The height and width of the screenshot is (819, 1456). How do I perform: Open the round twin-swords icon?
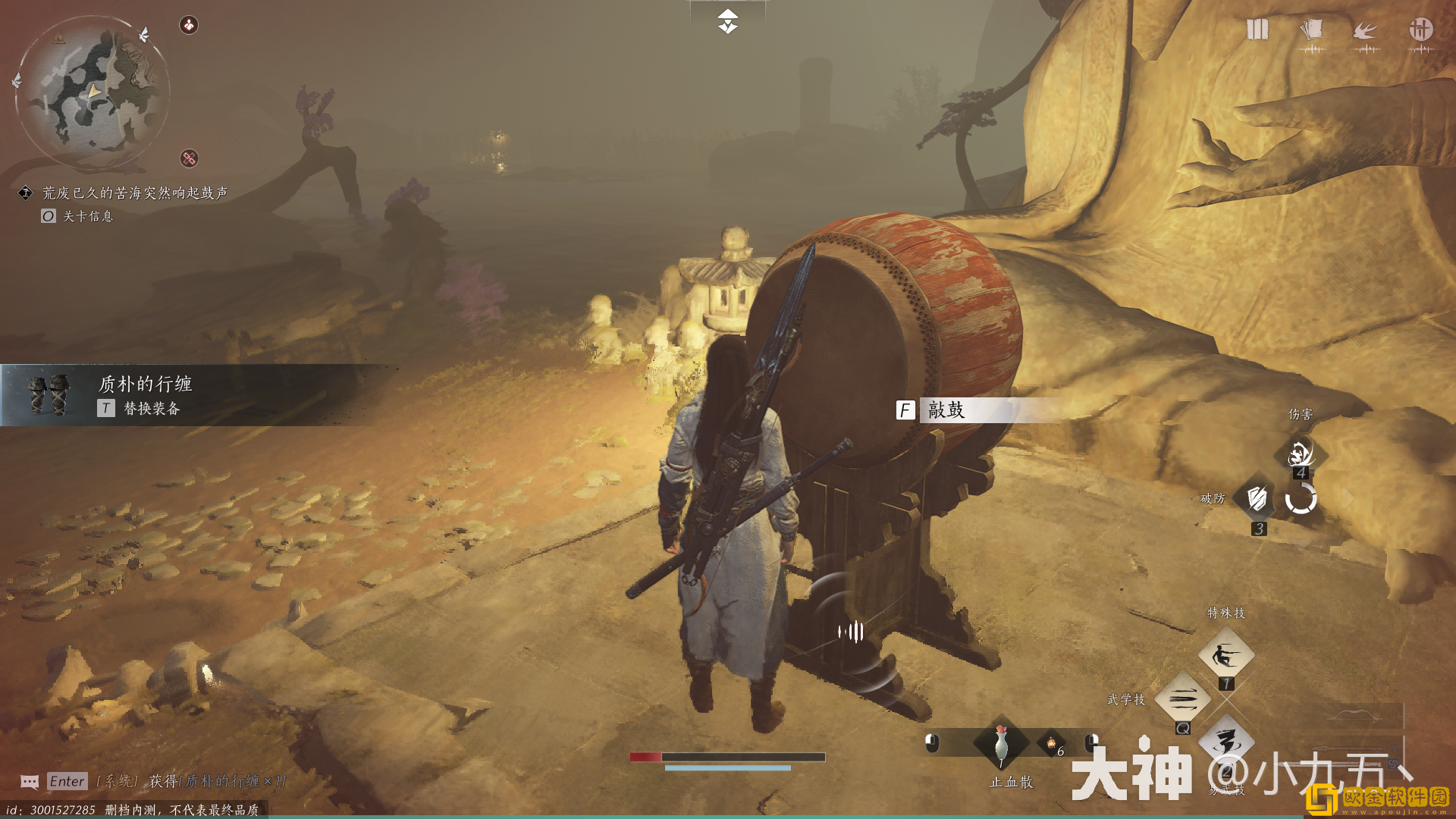[1420, 30]
